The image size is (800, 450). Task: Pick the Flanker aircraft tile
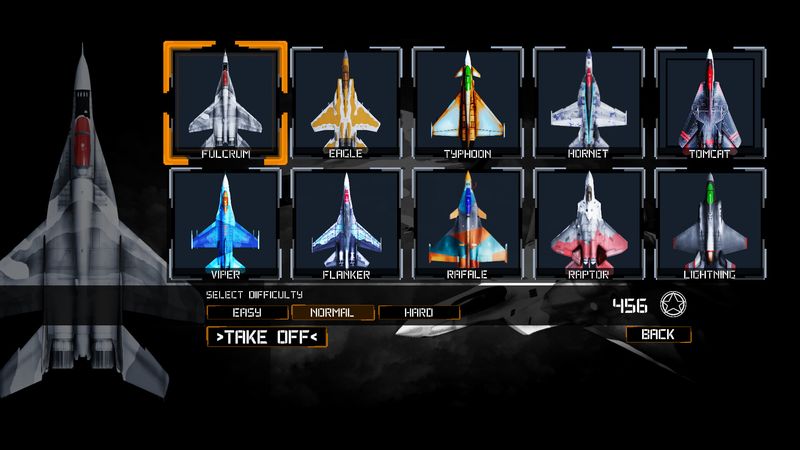click(345, 222)
